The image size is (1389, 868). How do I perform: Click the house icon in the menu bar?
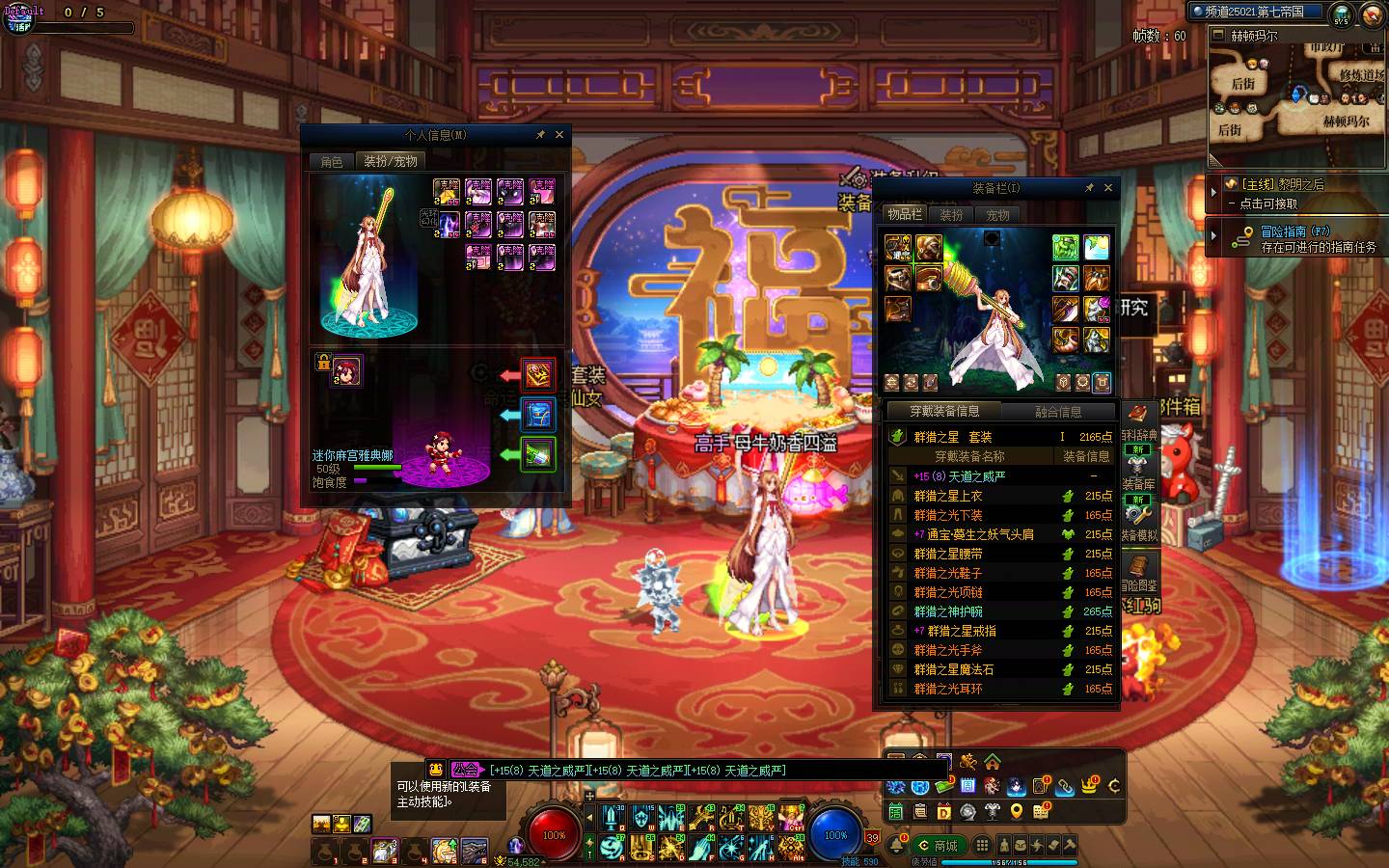tap(992, 762)
